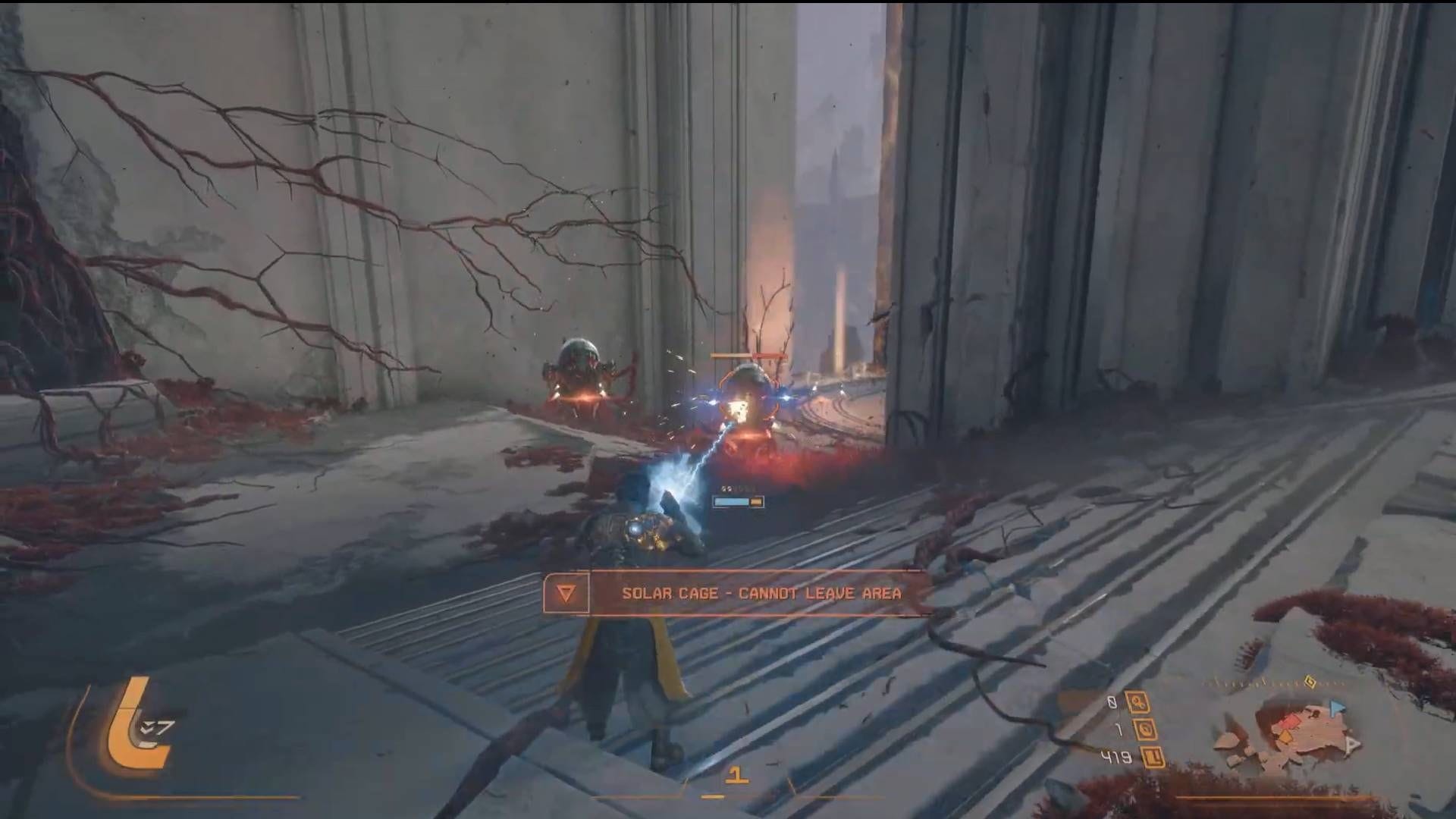Click the blue flag marker on the minimap
This screenshot has width=1456, height=819.
click(1338, 706)
